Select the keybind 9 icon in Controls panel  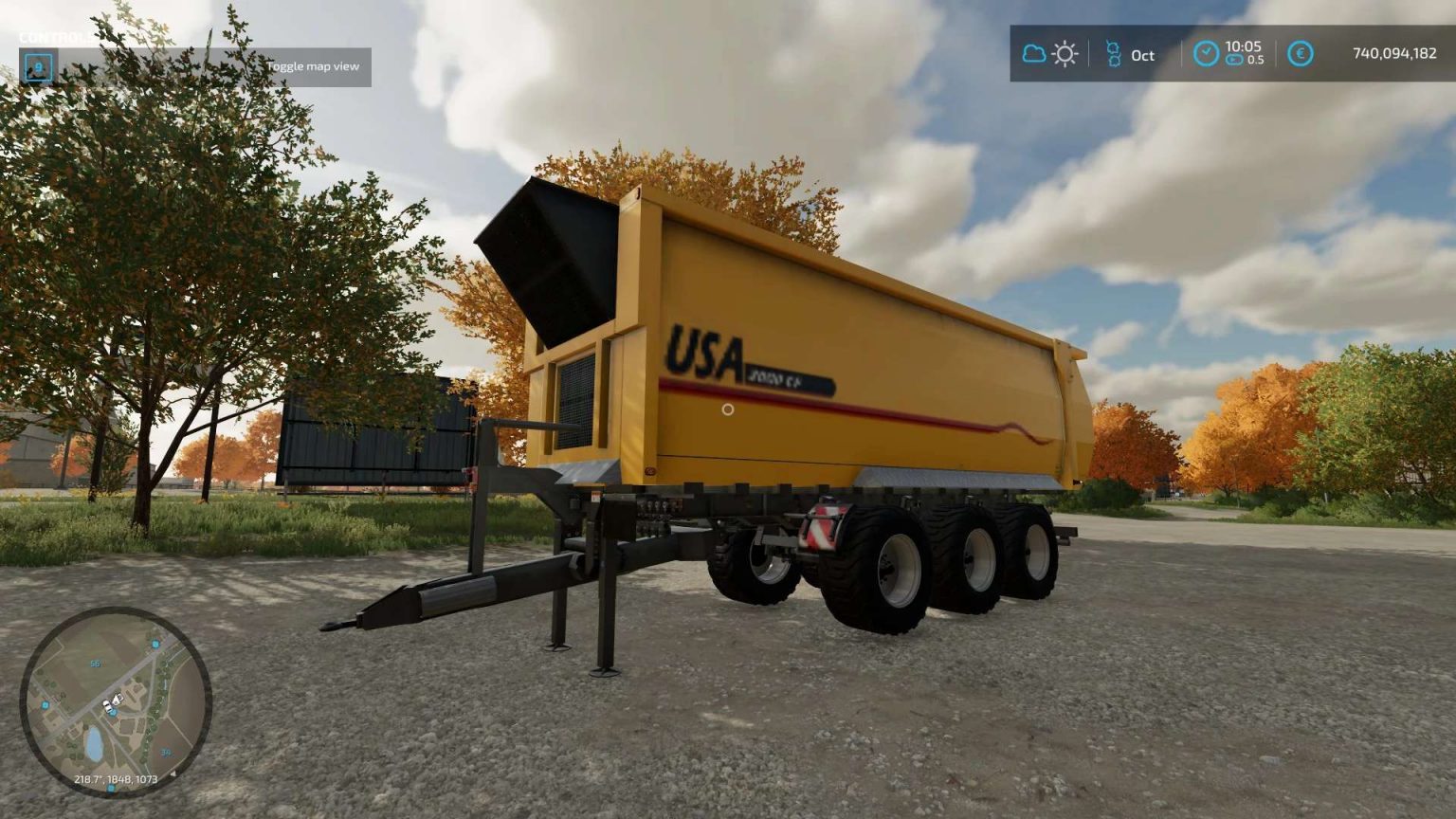coord(38,65)
